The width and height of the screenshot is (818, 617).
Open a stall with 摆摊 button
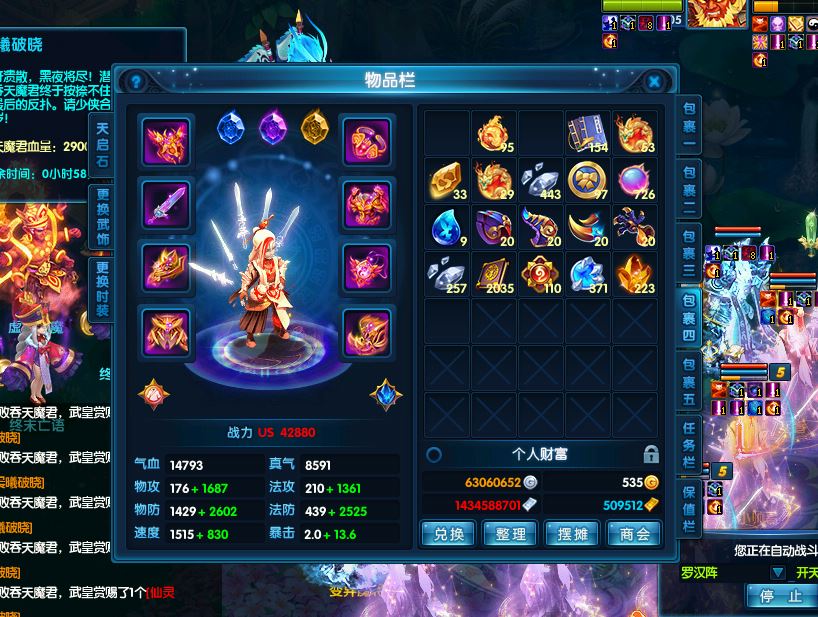click(572, 534)
